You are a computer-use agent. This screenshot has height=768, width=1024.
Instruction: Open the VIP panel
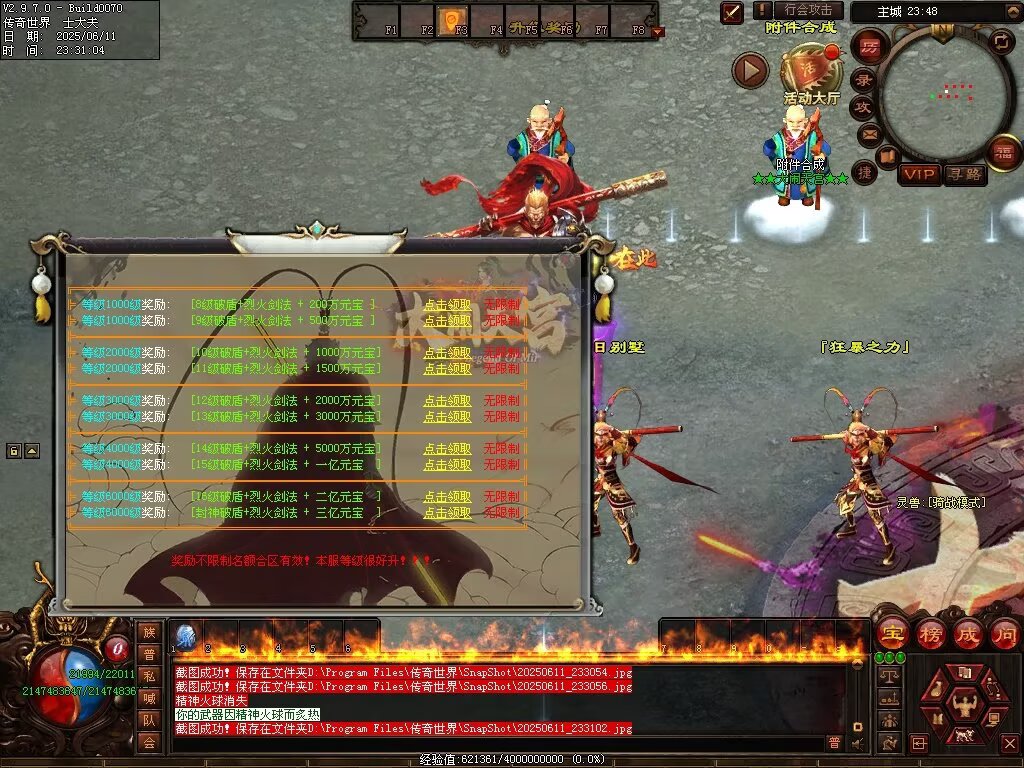(x=919, y=174)
